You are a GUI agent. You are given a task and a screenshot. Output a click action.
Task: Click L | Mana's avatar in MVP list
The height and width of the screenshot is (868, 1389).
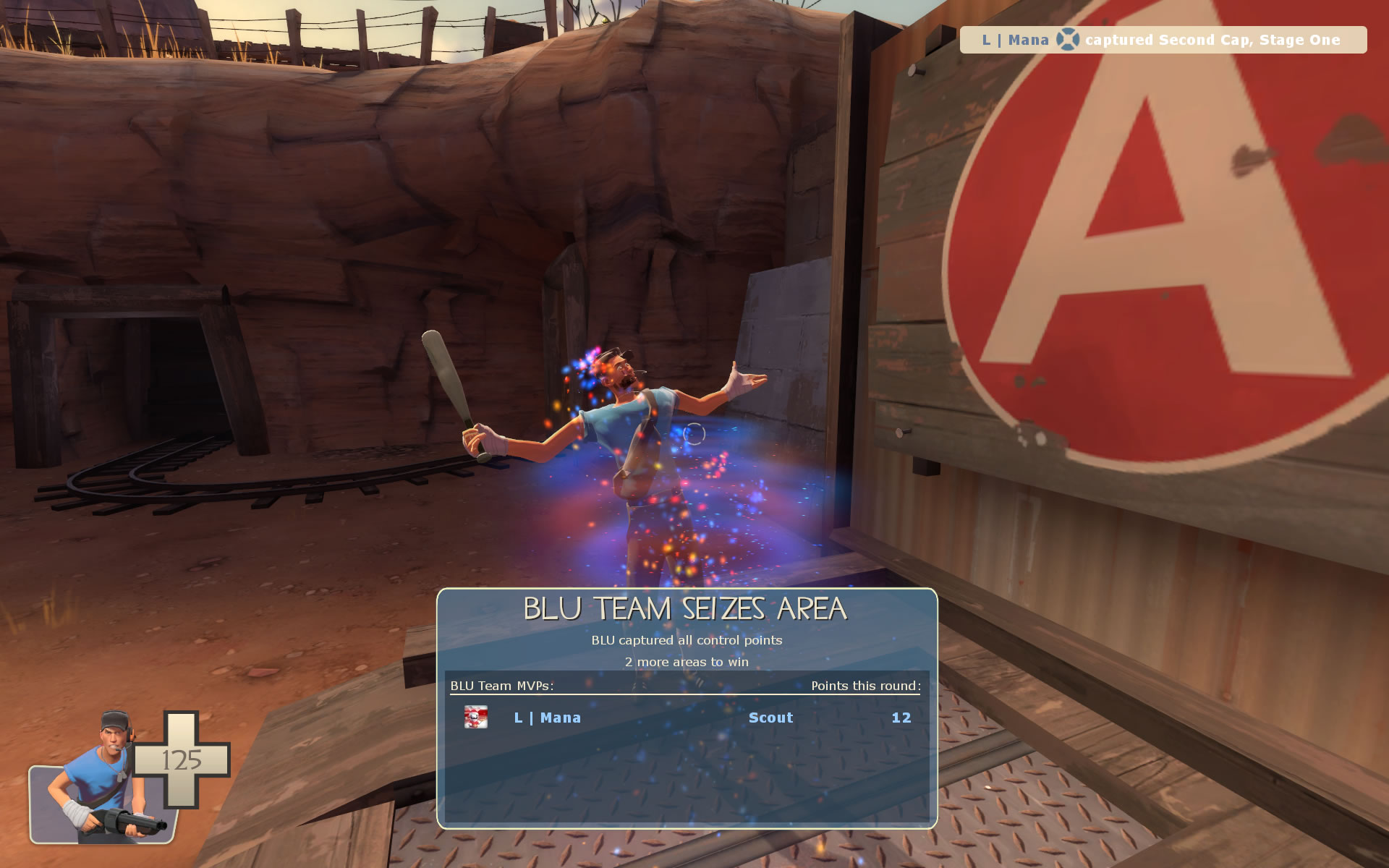(x=475, y=717)
